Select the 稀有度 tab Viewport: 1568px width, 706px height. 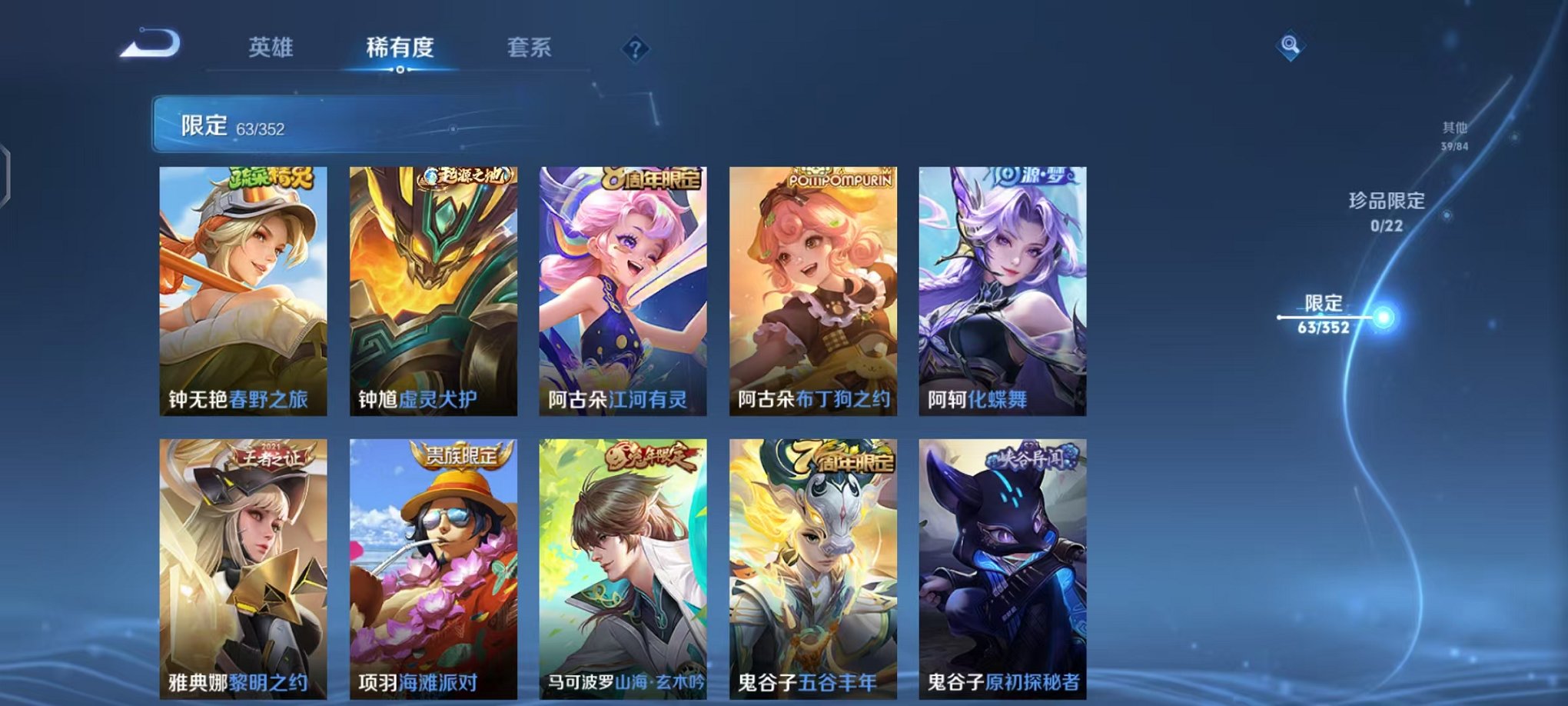click(400, 48)
